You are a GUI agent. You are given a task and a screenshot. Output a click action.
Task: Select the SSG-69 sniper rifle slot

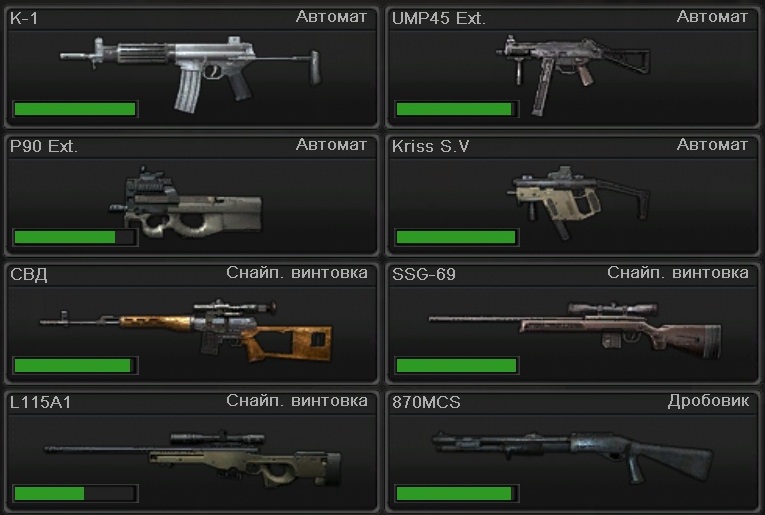click(x=573, y=323)
